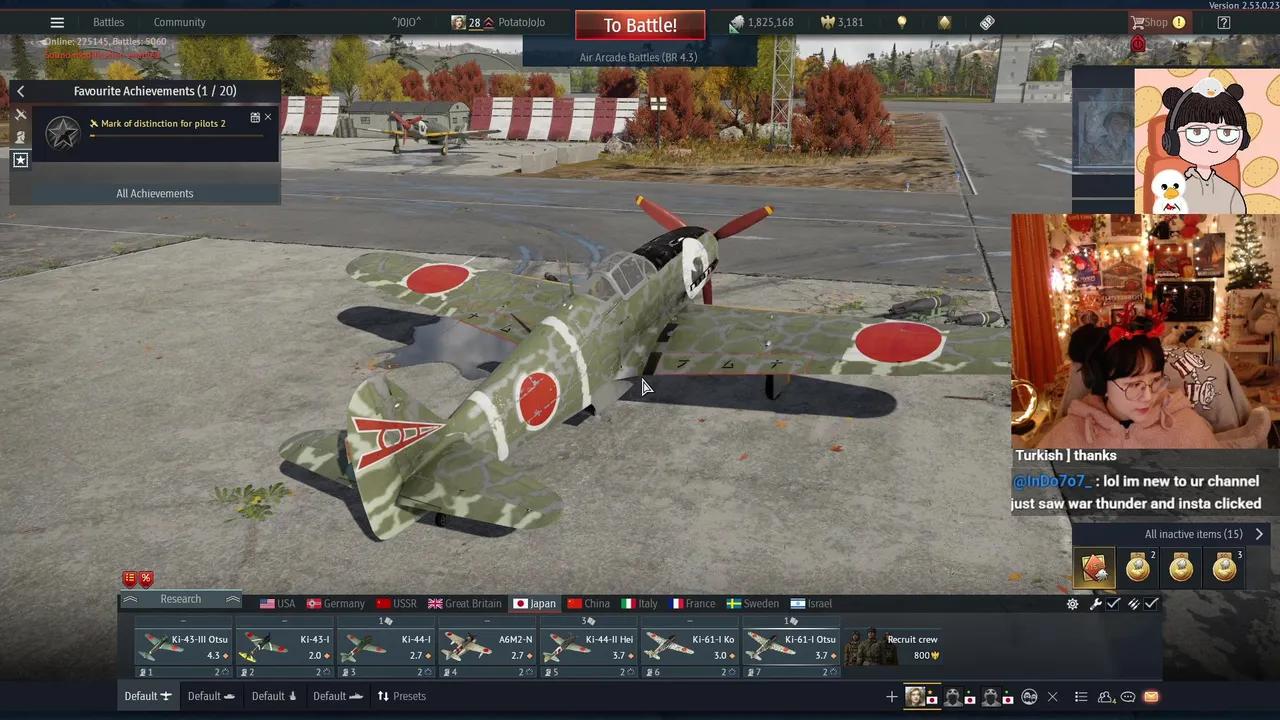Start a match with To Battle!
The height and width of the screenshot is (720, 1280).
coord(640,25)
